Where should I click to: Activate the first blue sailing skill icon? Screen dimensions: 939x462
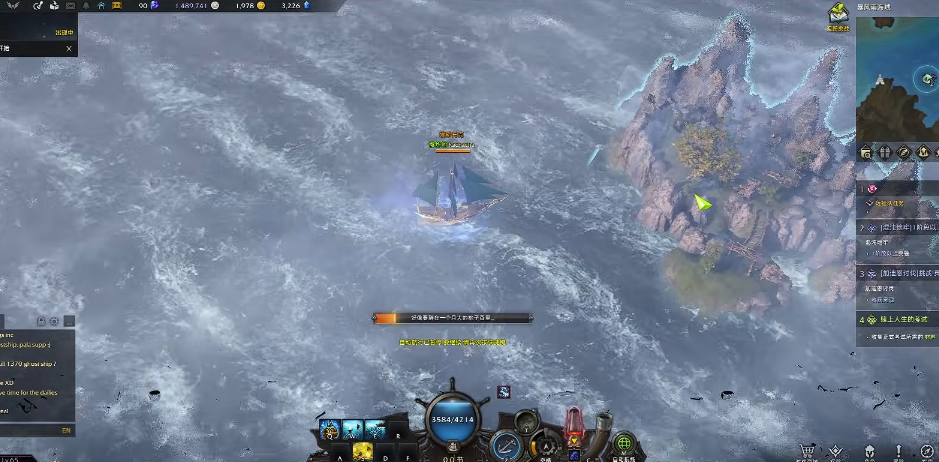tap(329, 429)
